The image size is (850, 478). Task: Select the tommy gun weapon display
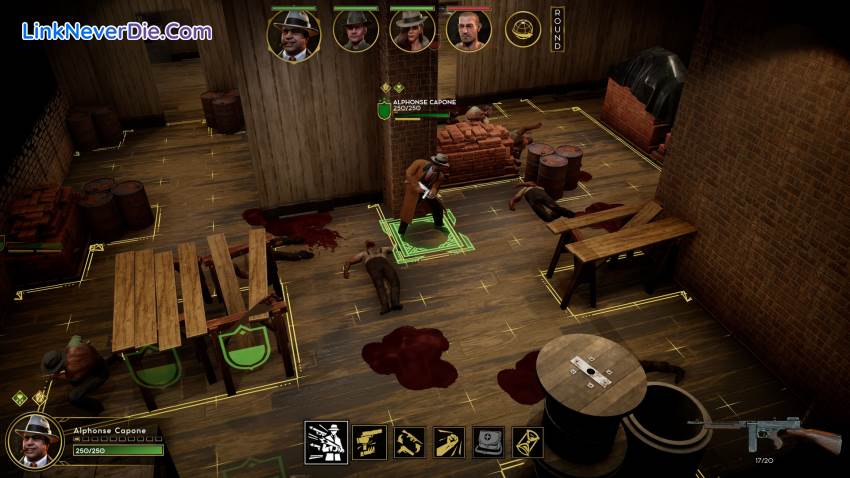click(763, 433)
